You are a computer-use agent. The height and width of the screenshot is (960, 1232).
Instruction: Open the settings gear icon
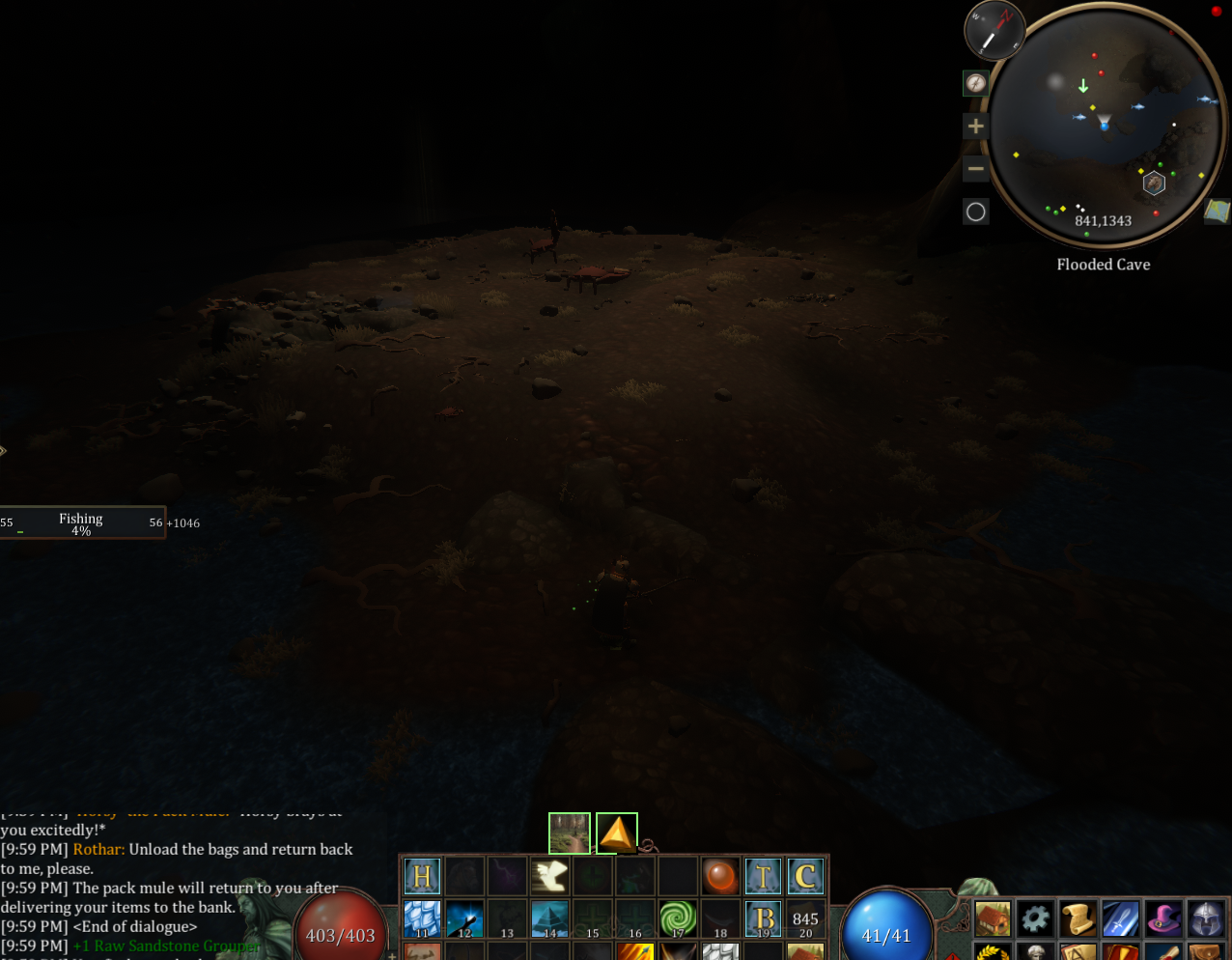click(x=1035, y=918)
